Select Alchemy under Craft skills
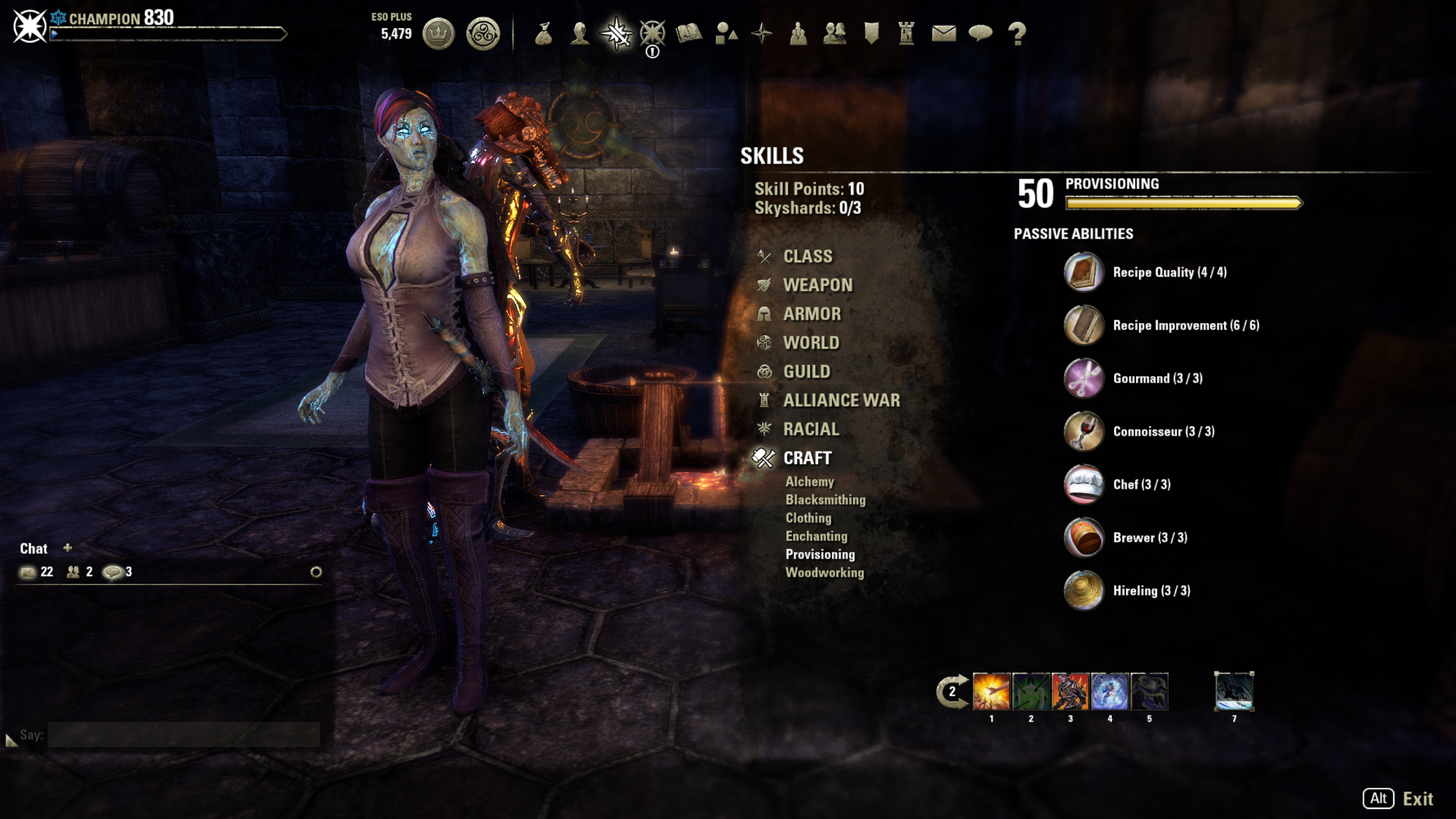This screenshot has width=1456, height=819. (810, 482)
